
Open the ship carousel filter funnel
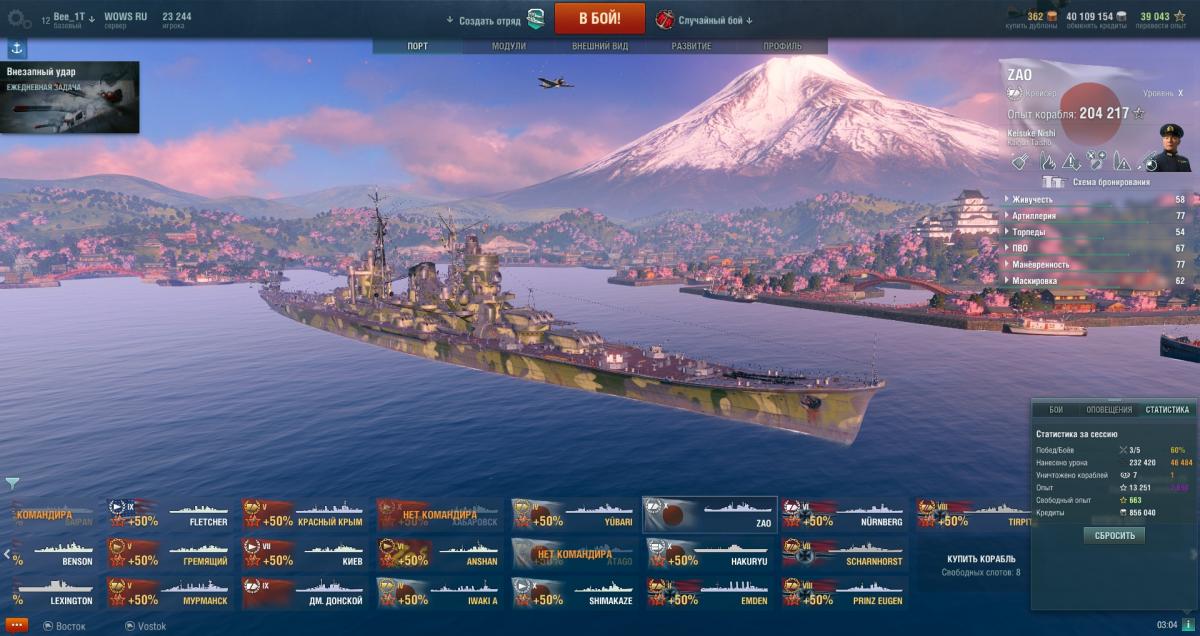pyautogui.click(x=12, y=484)
